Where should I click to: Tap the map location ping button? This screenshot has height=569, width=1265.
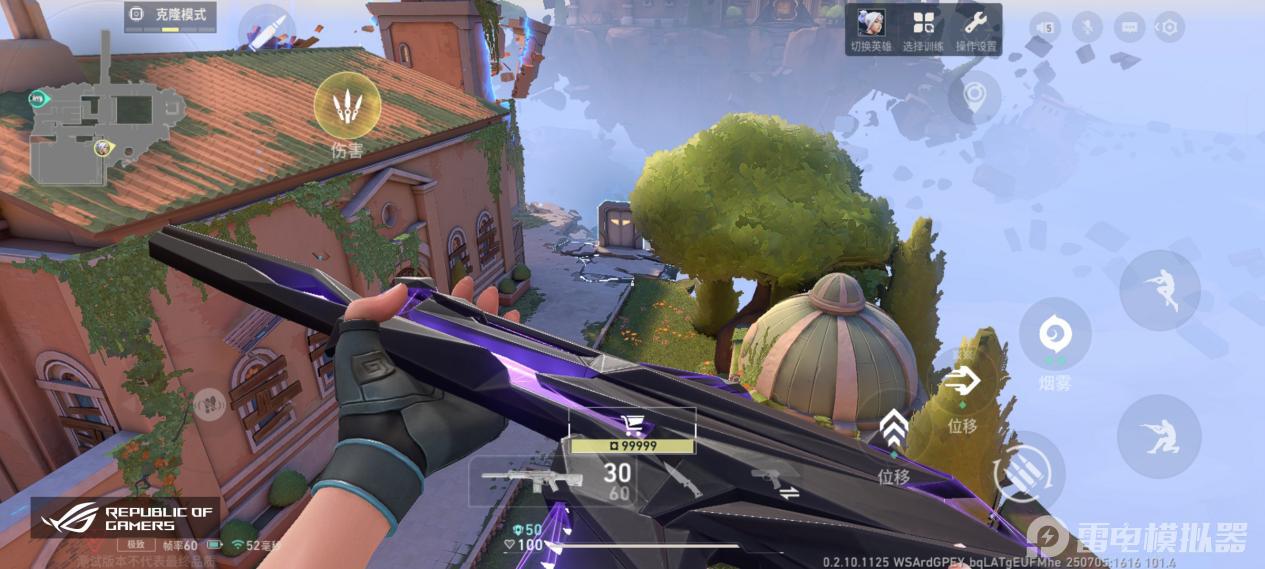(975, 97)
